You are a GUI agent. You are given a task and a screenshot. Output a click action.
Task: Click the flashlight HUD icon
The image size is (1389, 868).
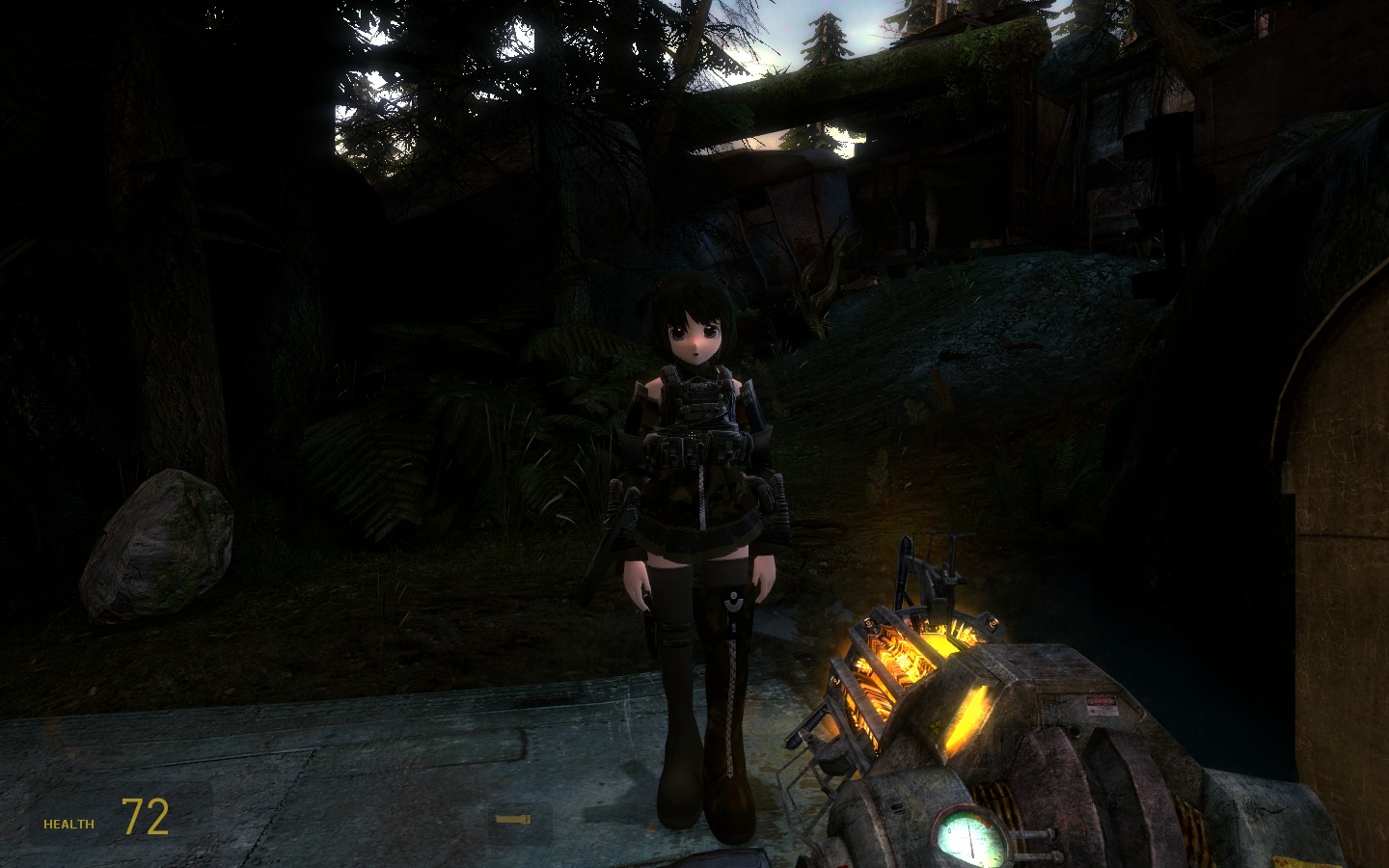[513, 820]
